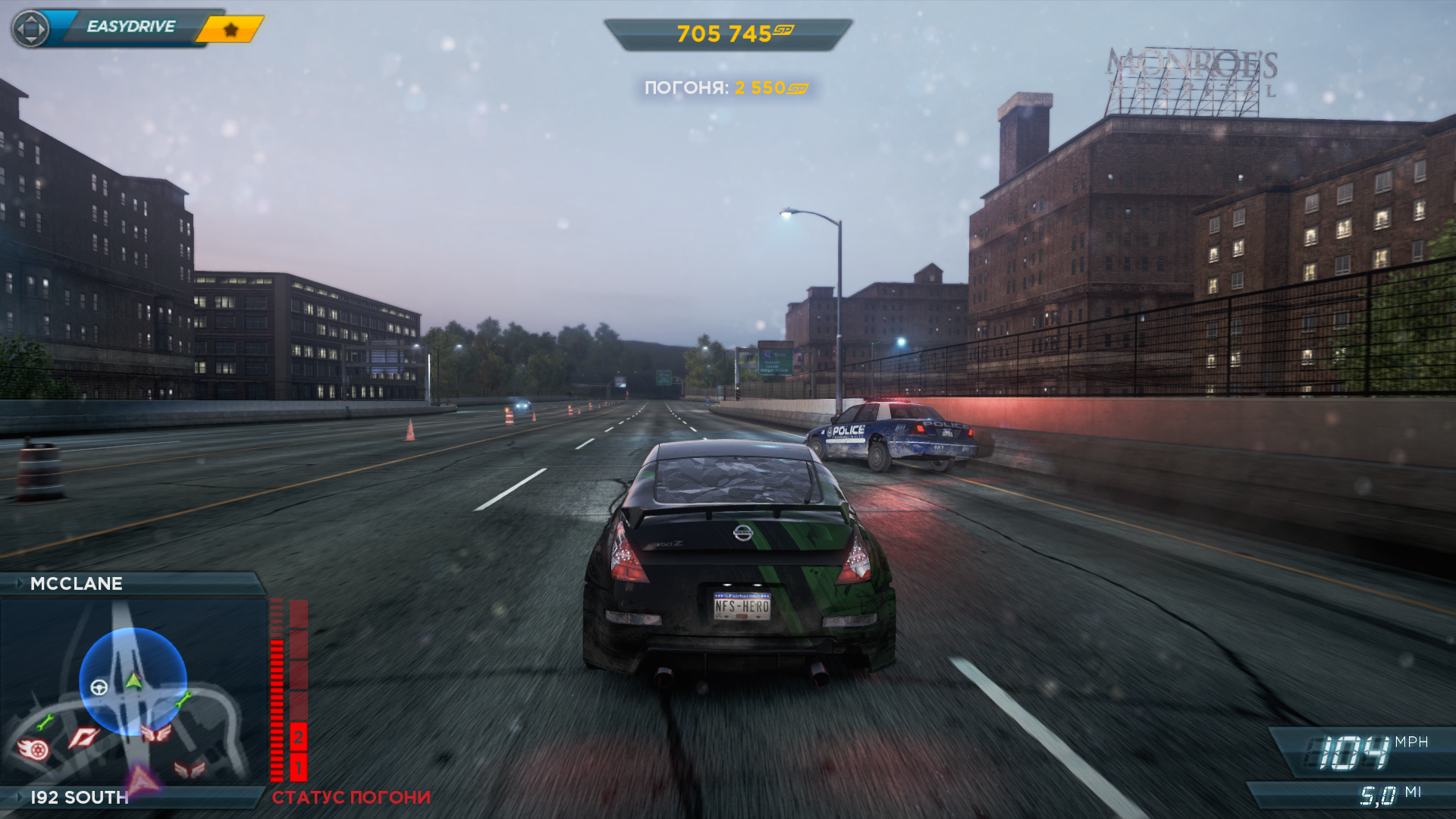1456x819 pixels.
Task: Choose the NFS logo race marker
Action: point(83,737)
